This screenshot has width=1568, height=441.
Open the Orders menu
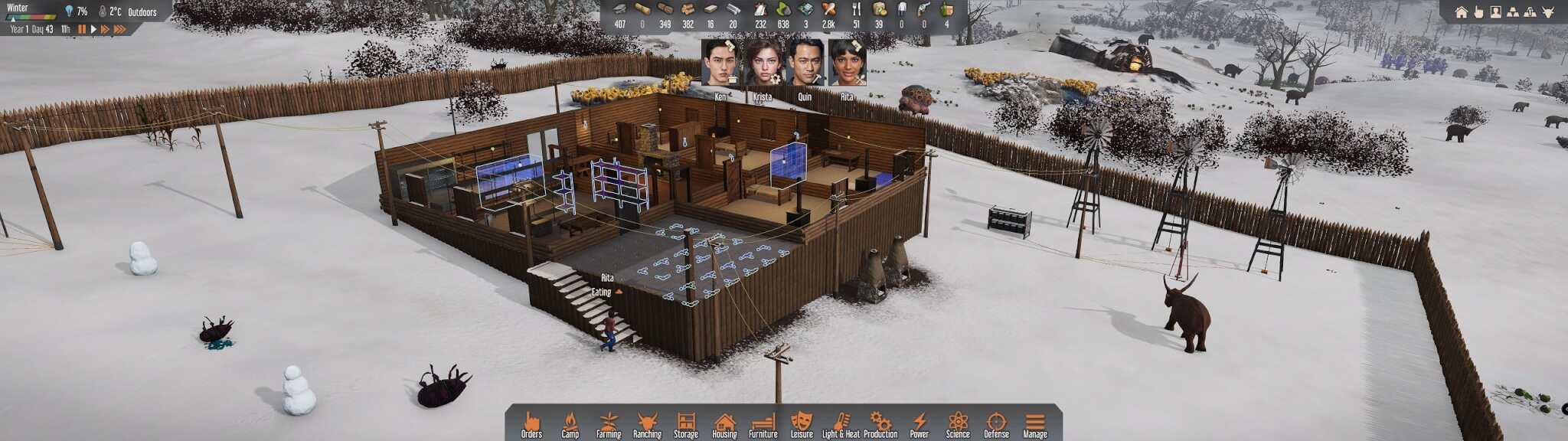point(531,424)
